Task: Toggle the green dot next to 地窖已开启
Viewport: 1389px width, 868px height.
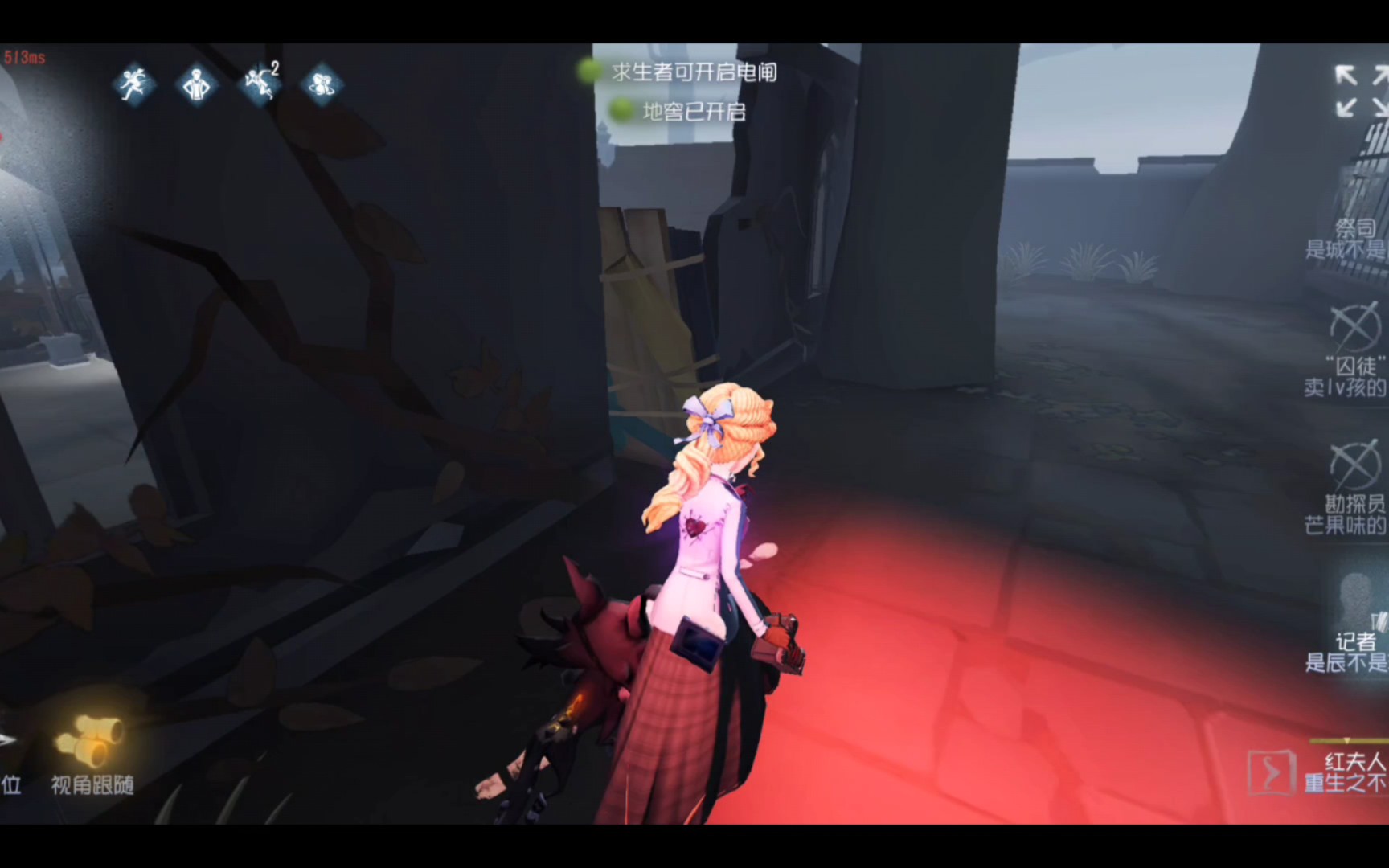Action: tap(619, 111)
